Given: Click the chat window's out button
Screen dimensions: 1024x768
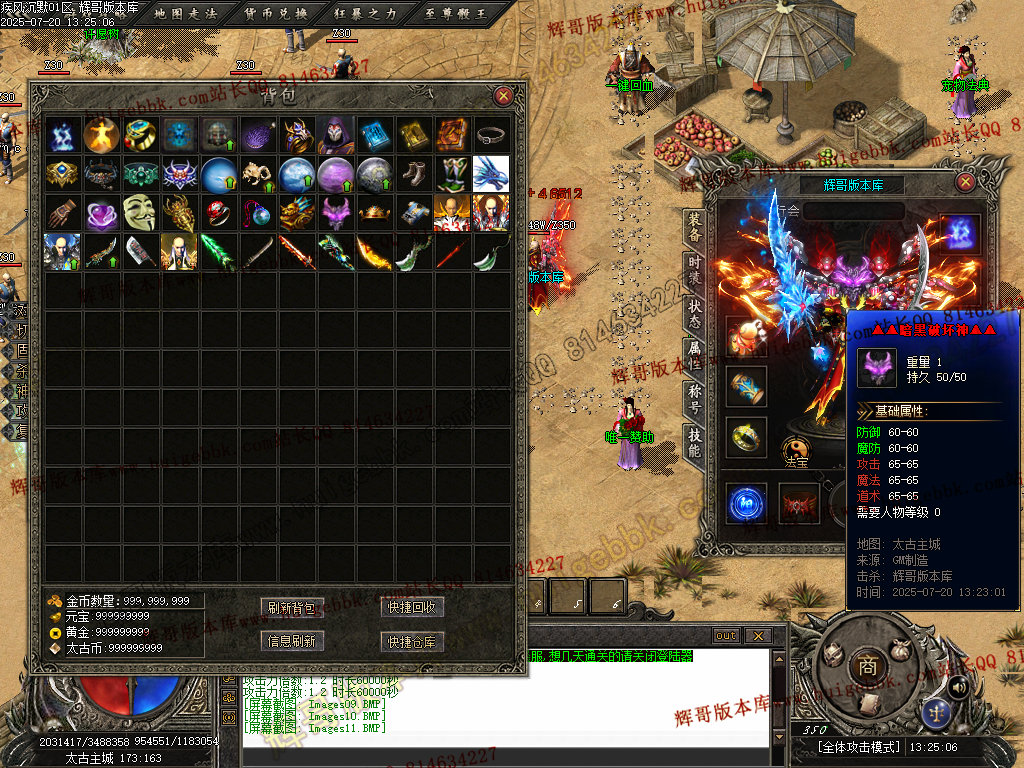Looking at the screenshot, I should click(x=726, y=636).
